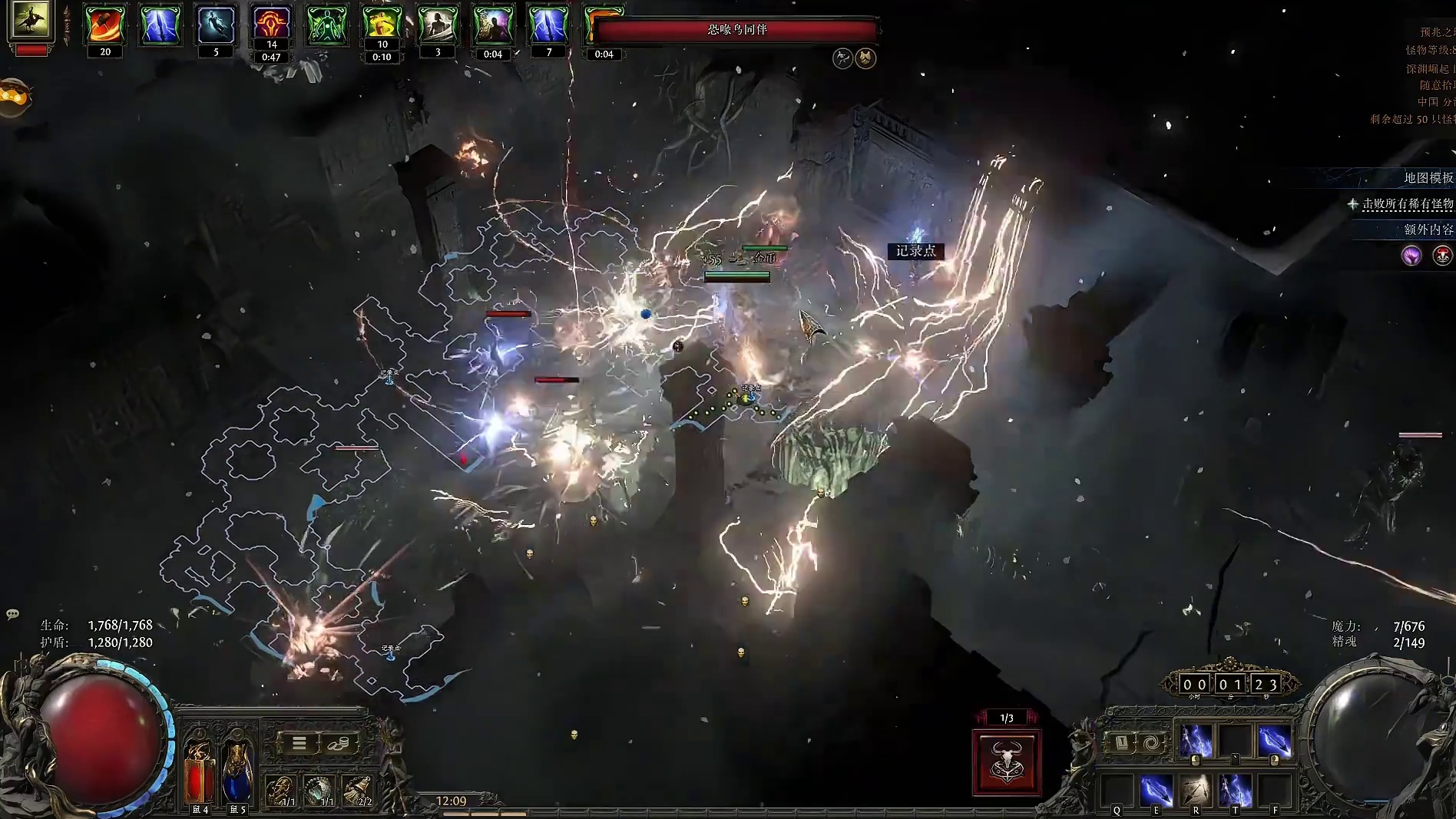The height and width of the screenshot is (819, 1456).
Task: Select the mounted rider portrait icon
Action: click(31, 20)
